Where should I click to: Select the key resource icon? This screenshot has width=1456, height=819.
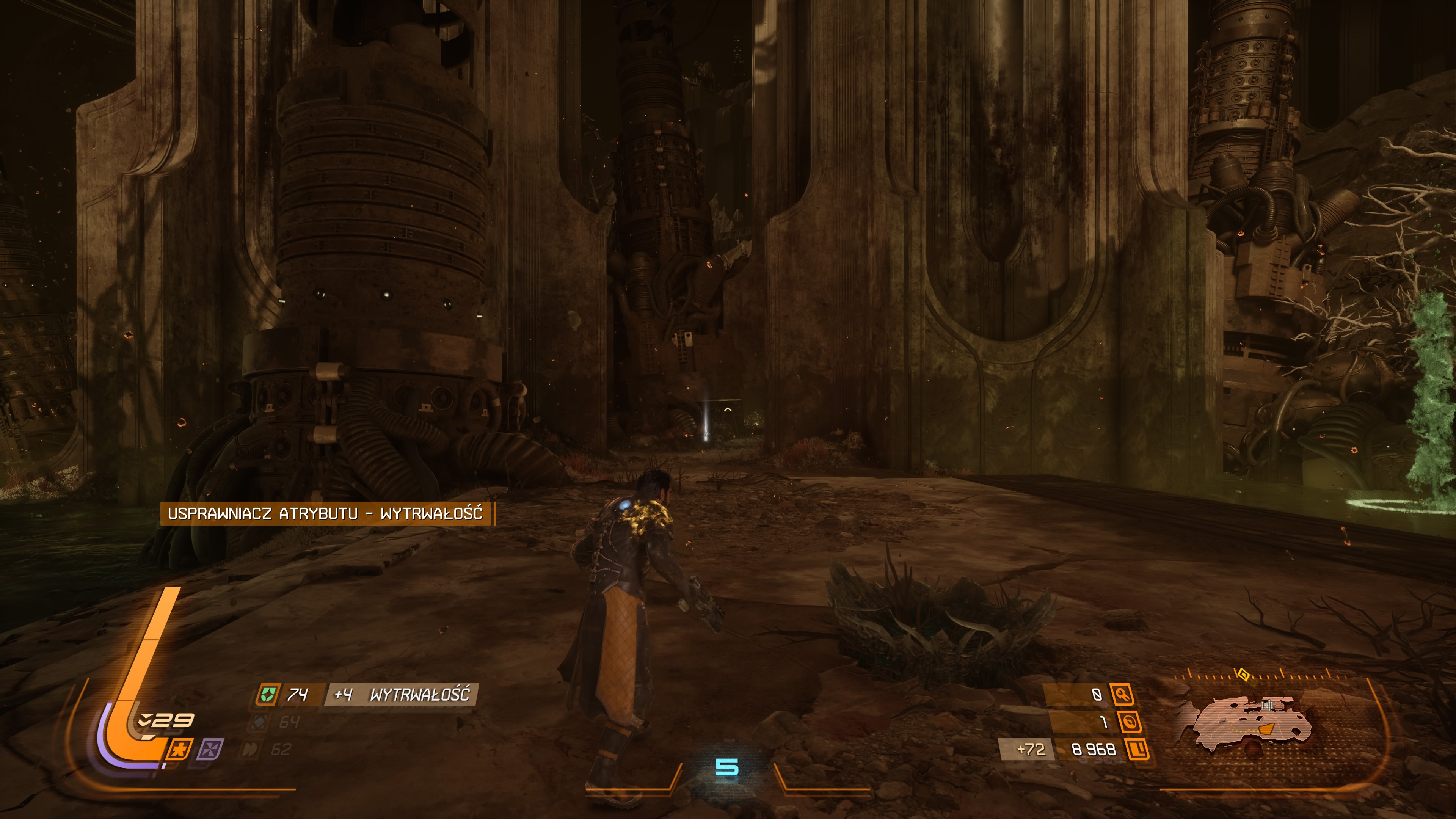pyautogui.click(x=1122, y=695)
